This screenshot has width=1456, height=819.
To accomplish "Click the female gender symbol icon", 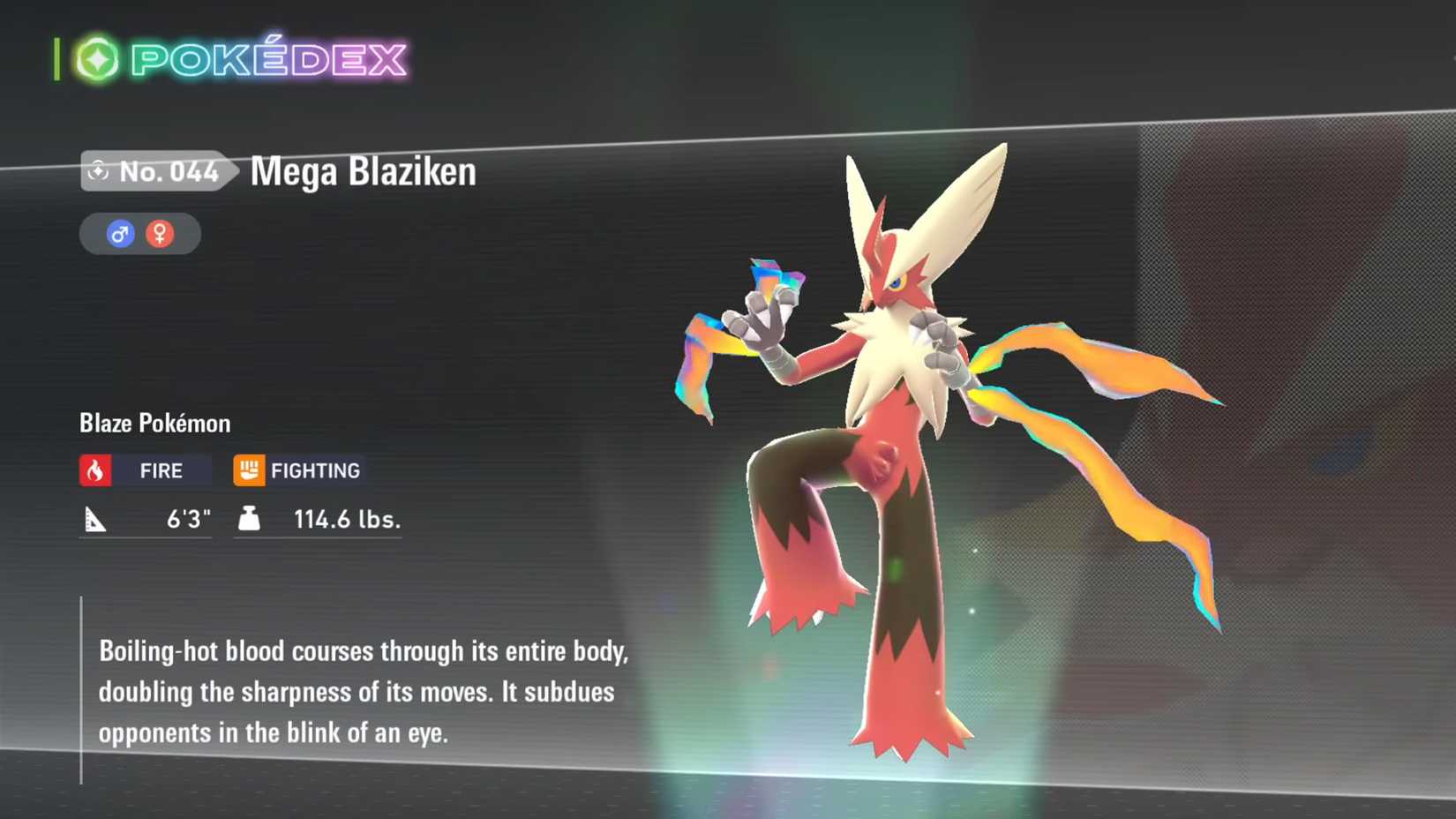I will coord(161,233).
